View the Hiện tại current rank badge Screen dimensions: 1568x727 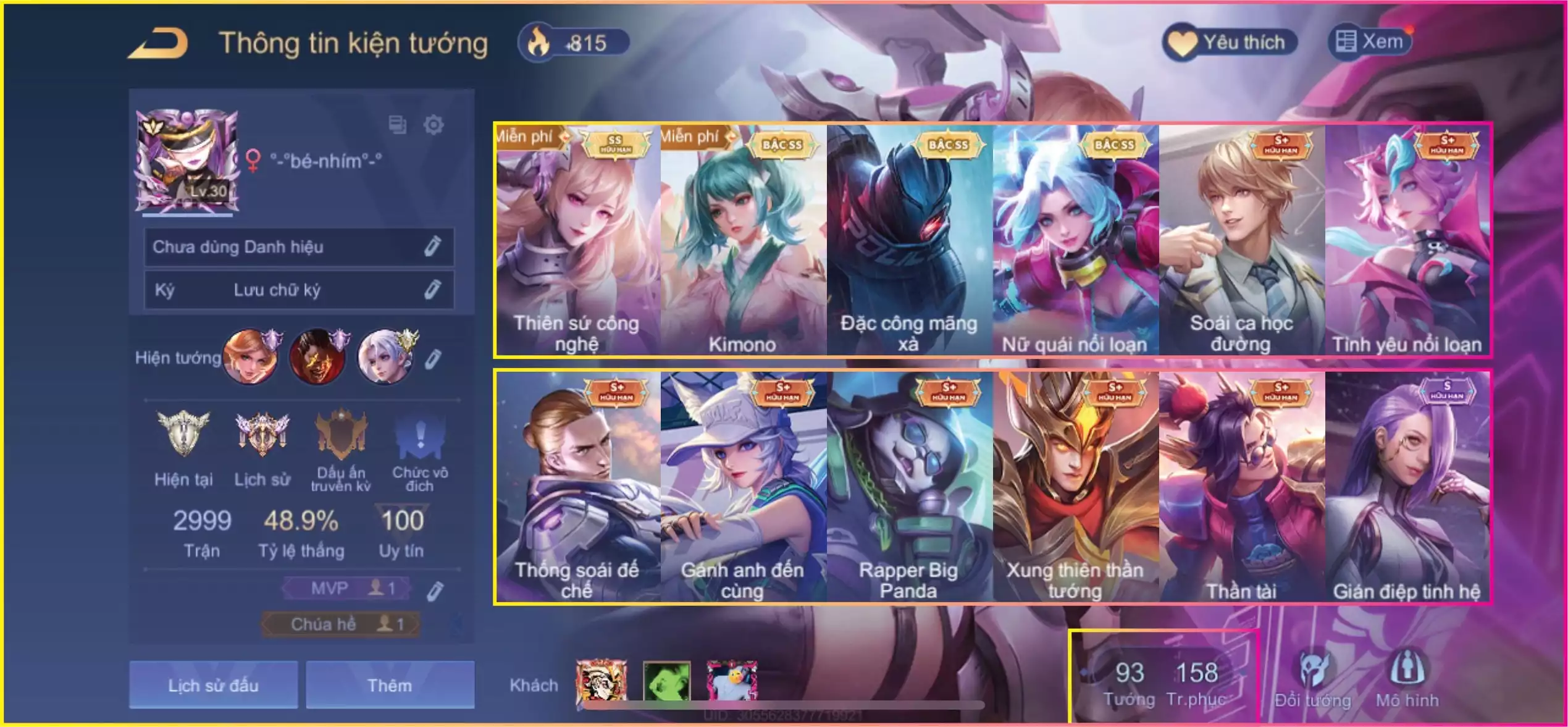tap(183, 435)
